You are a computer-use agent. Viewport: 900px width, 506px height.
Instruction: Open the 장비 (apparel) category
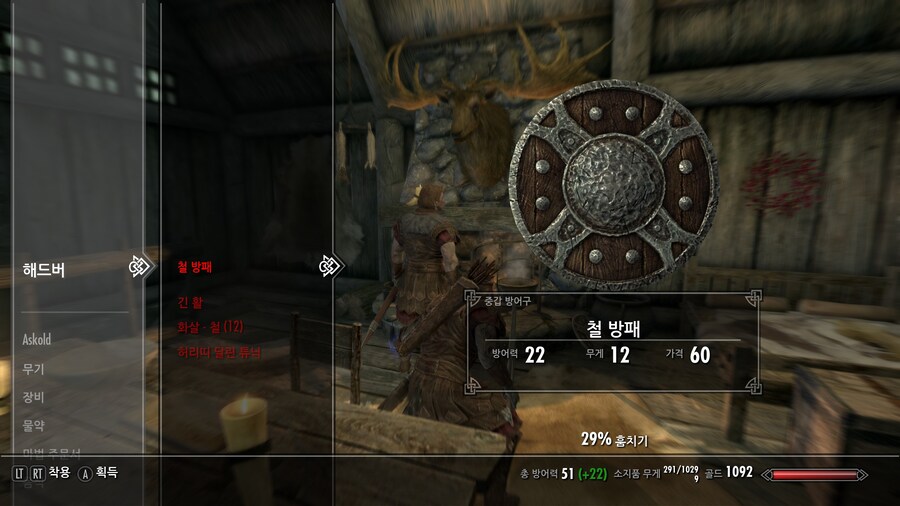pyautogui.click(x=33, y=397)
